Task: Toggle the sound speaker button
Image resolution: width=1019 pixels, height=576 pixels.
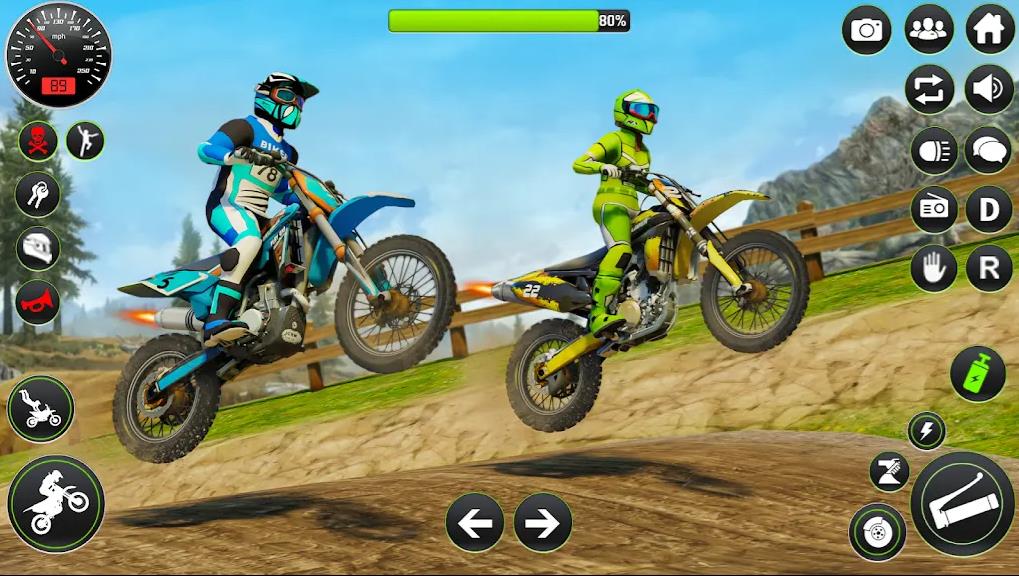Action: pyautogui.click(x=989, y=90)
